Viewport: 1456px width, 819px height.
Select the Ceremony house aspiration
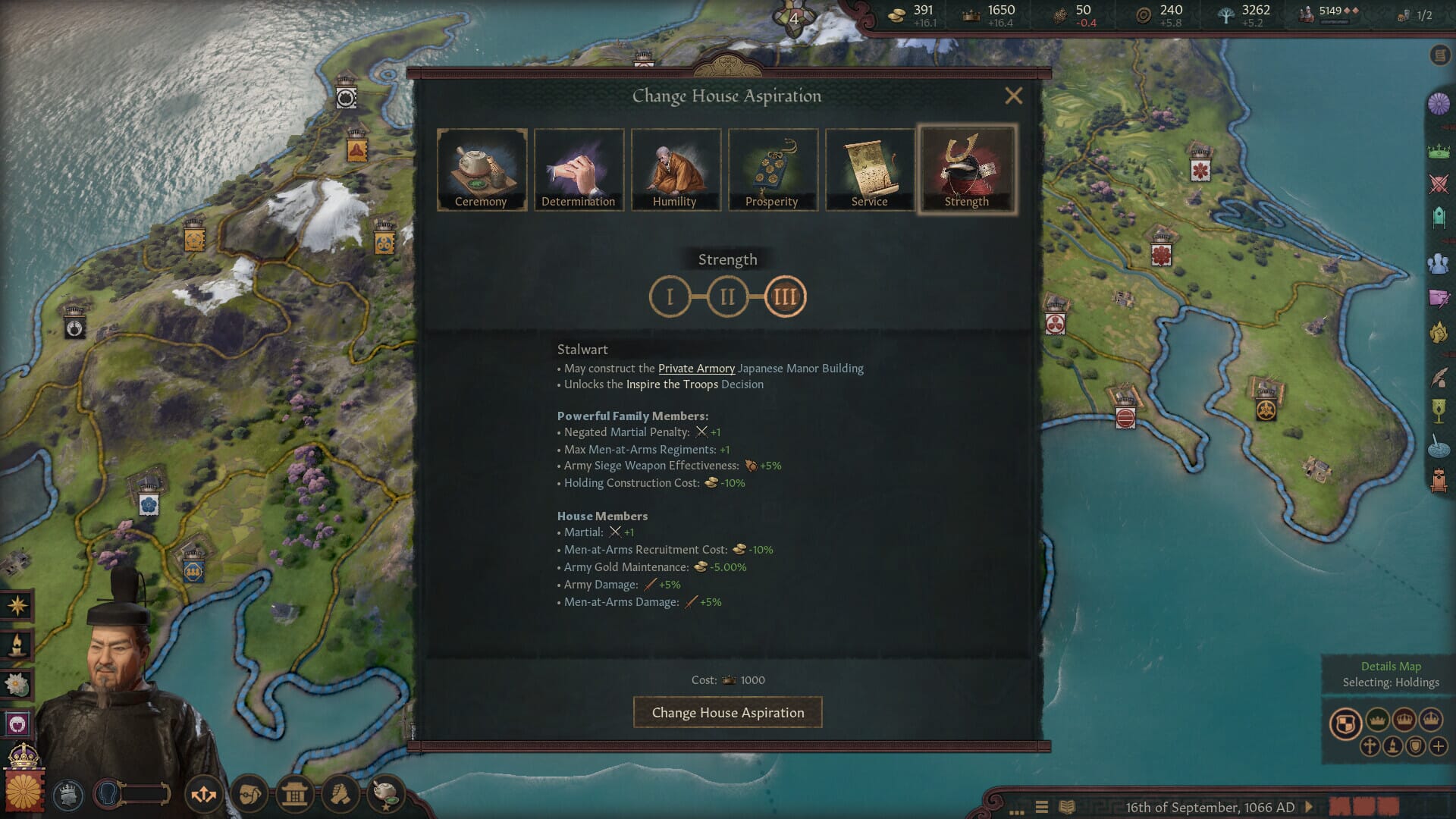482,169
